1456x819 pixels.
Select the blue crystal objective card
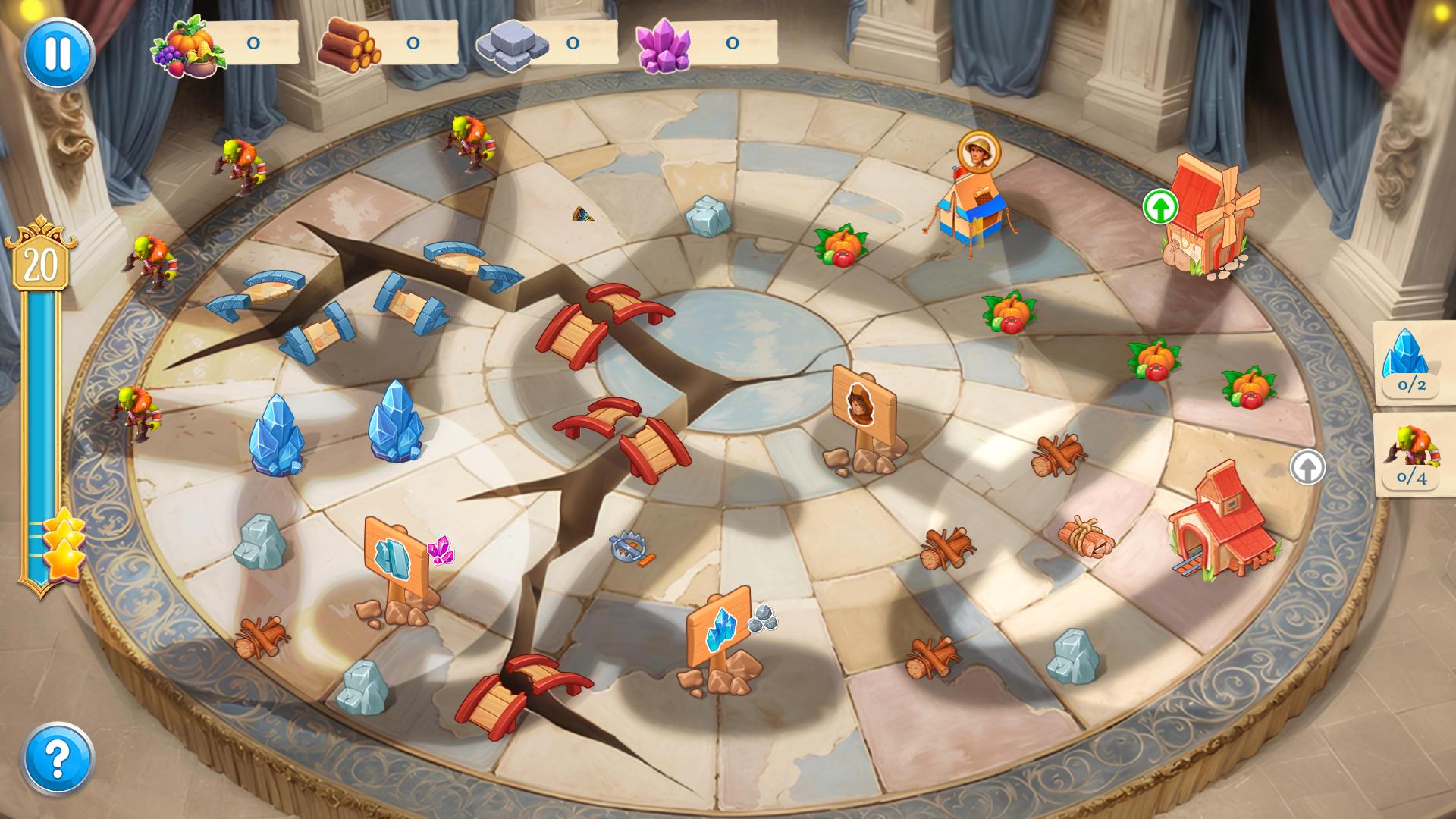(x=1412, y=362)
